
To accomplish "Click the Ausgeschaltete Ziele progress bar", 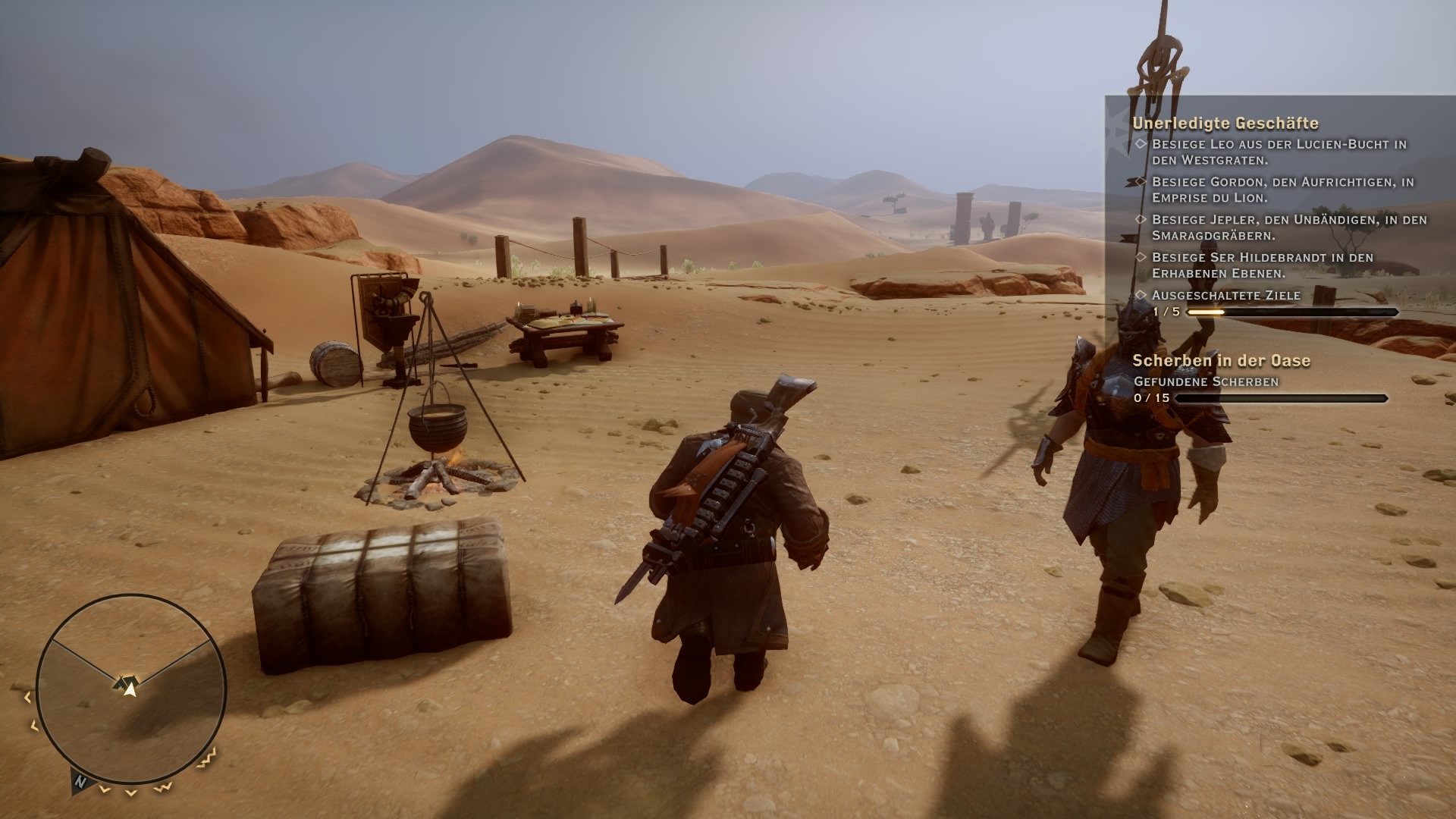I will pyautogui.click(x=1293, y=311).
